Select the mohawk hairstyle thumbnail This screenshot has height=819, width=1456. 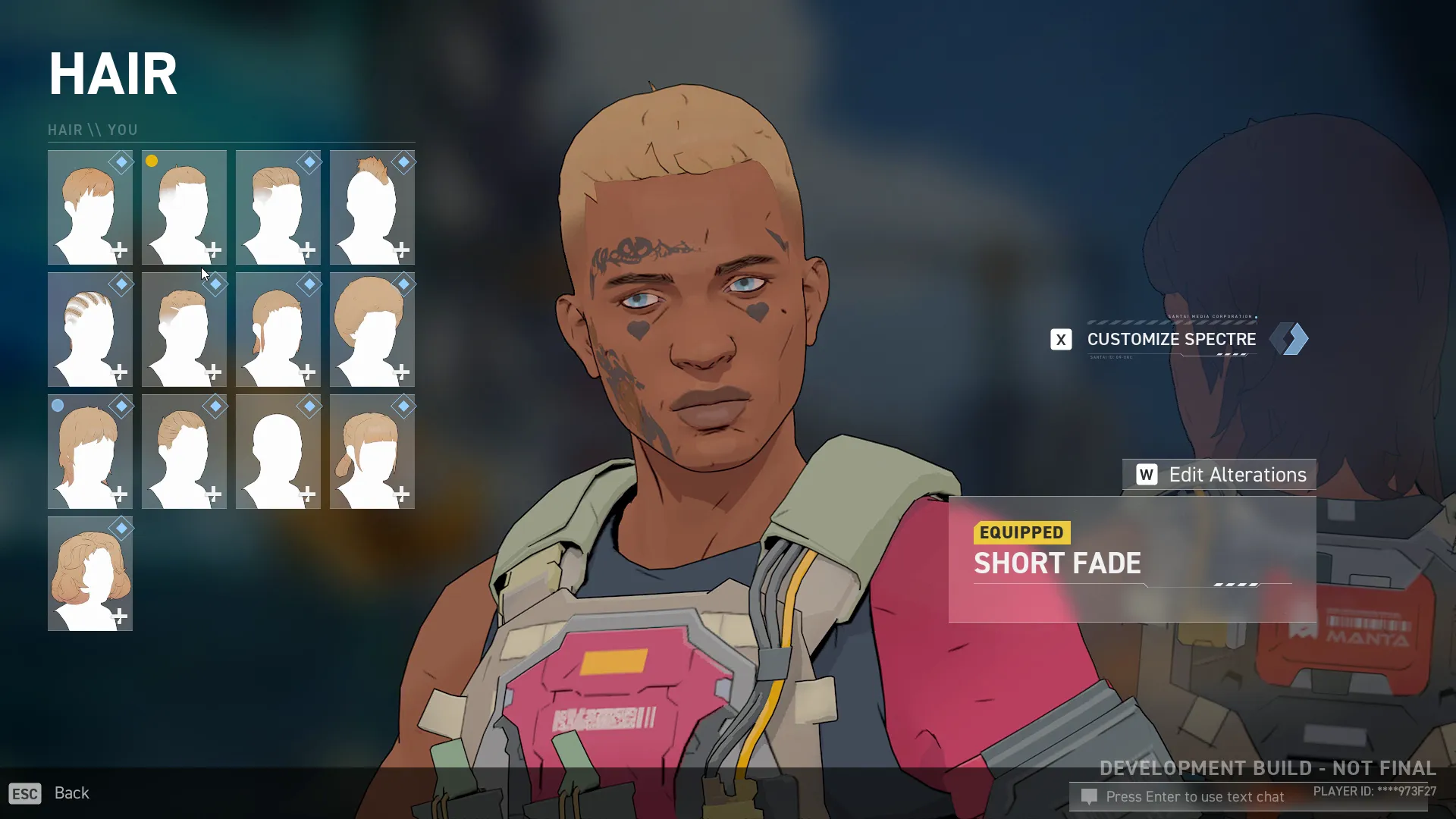click(x=372, y=207)
